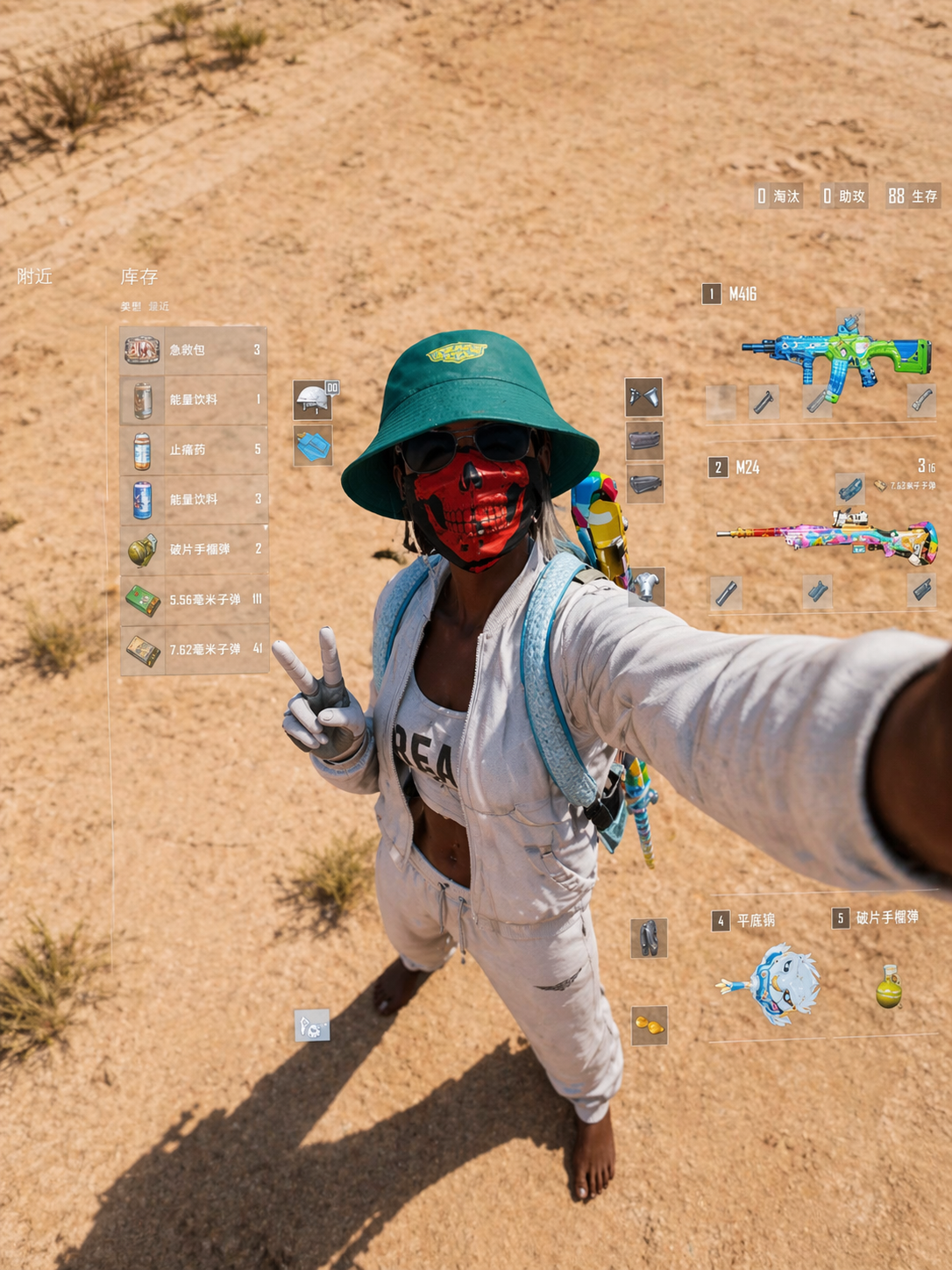This screenshot has width=952, height=1270.
Task: Open the 库存 (Inventory) tab
Action: [139, 277]
